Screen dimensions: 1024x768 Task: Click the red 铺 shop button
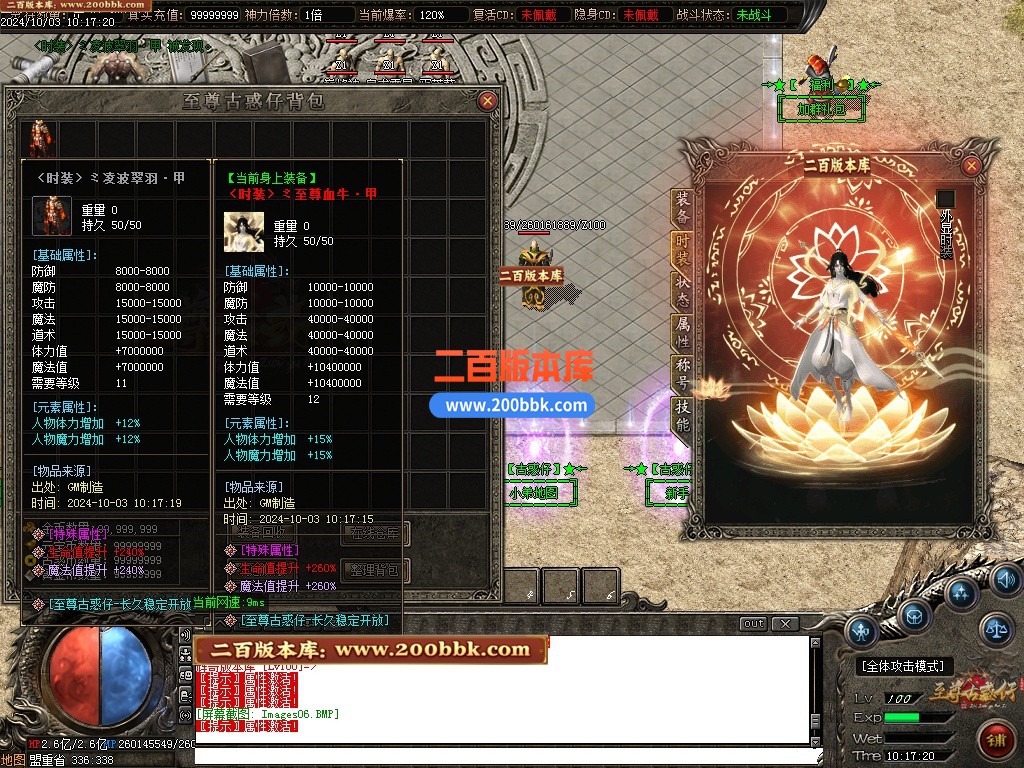pyautogui.click(x=996, y=740)
